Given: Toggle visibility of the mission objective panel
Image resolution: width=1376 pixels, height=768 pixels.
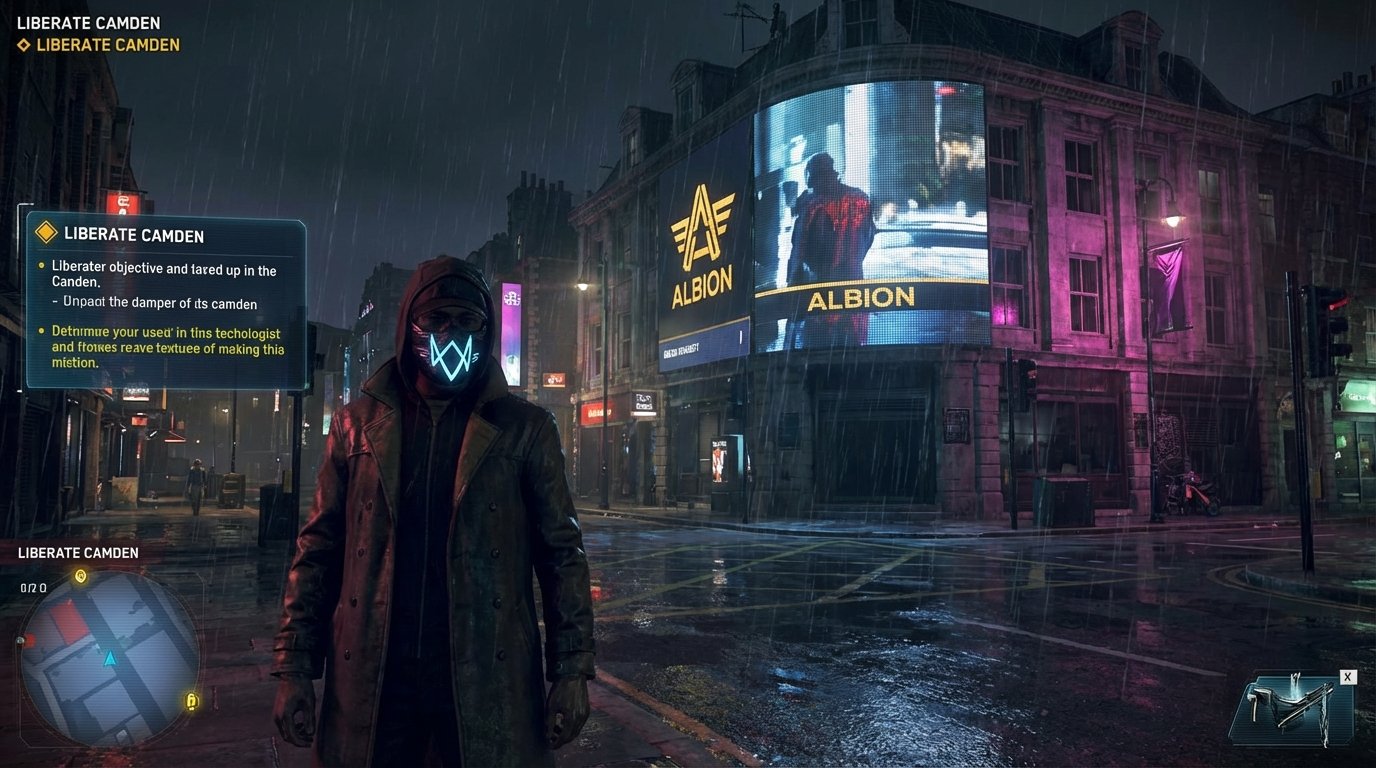Looking at the screenshot, I should pos(165,300).
